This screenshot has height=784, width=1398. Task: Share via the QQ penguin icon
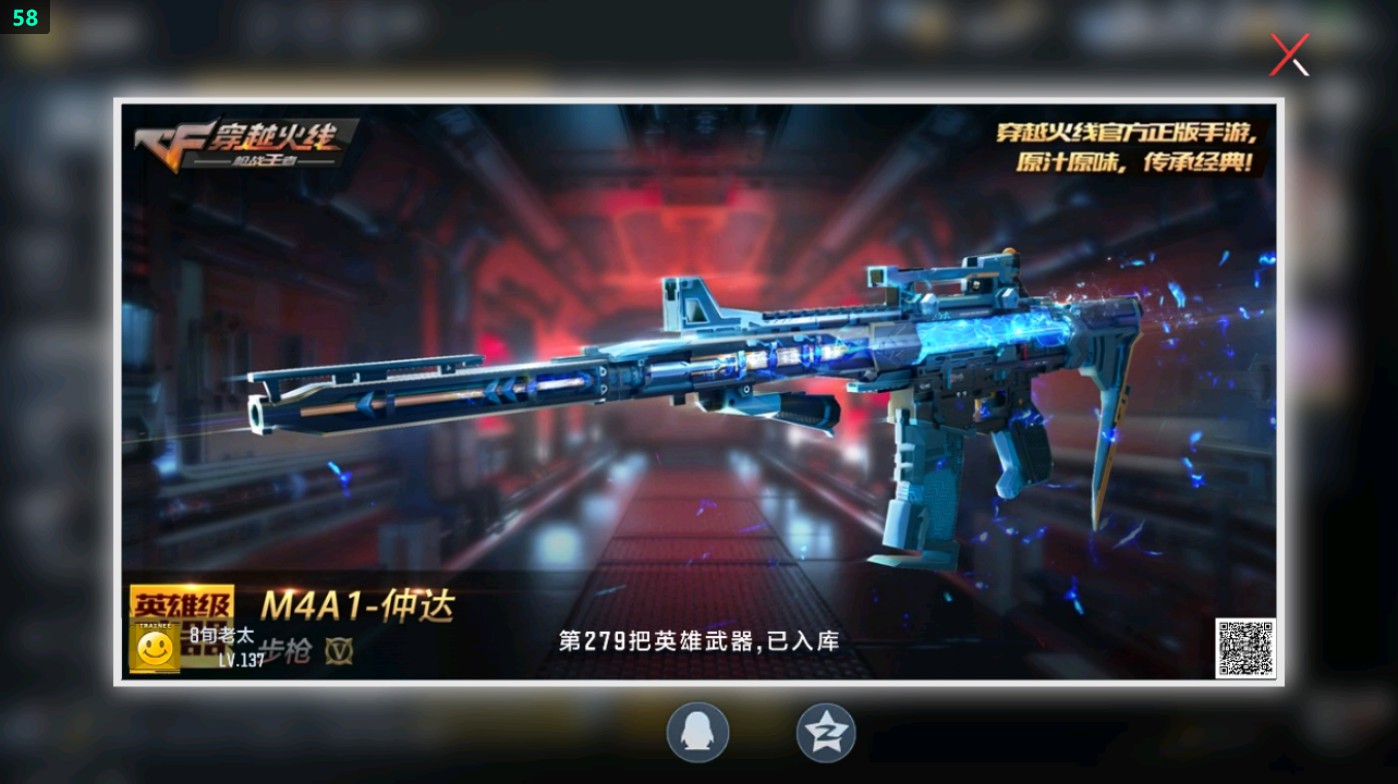coord(697,732)
